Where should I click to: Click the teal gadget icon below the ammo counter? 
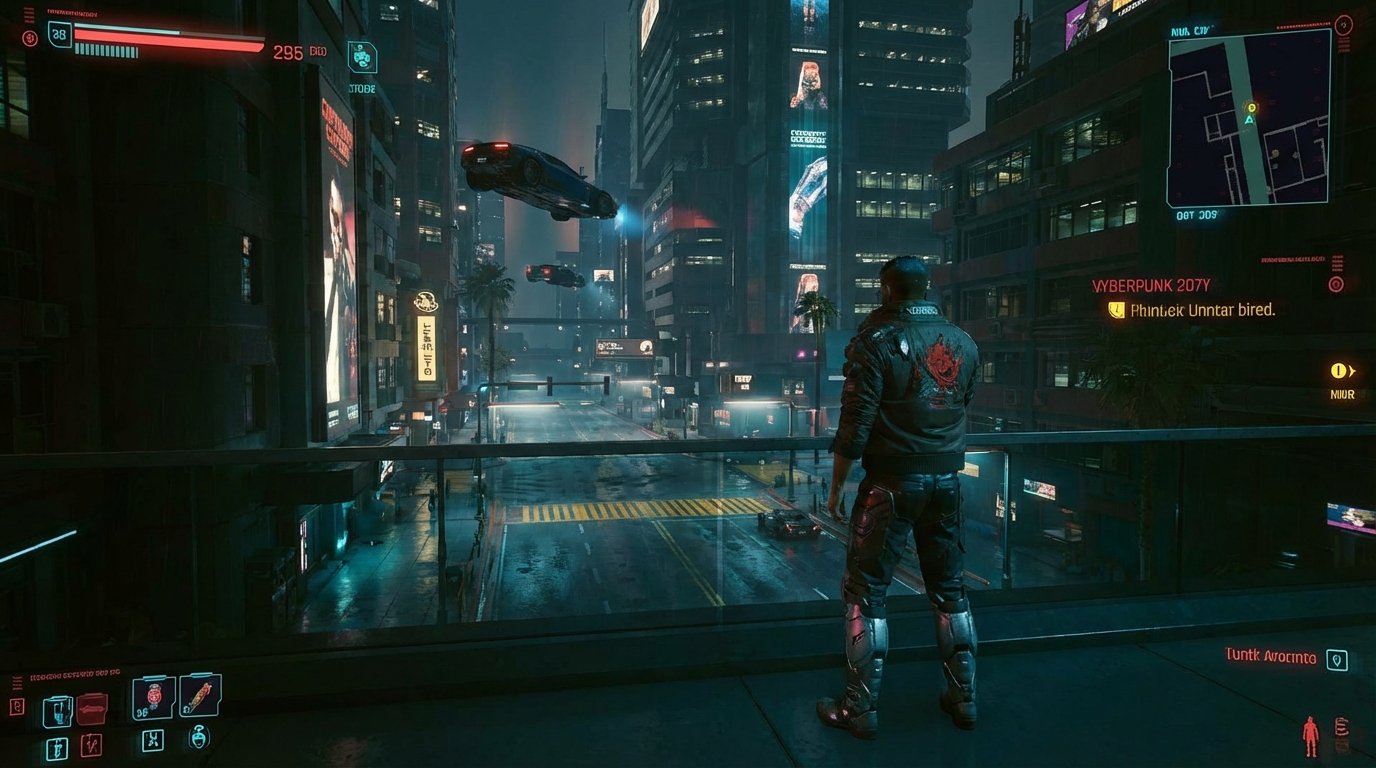tap(363, 58)
